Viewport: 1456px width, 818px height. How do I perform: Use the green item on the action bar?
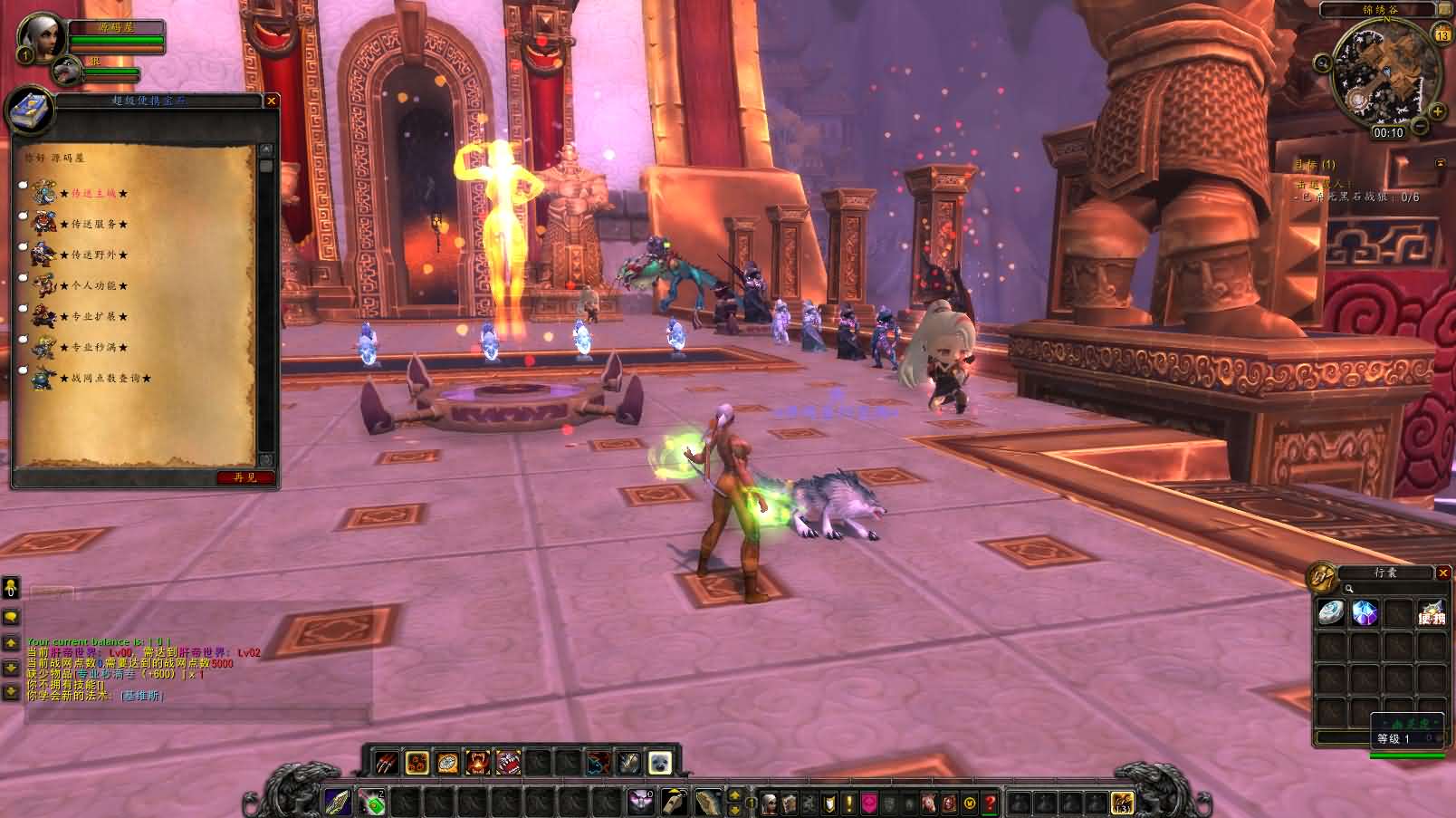pyautogui.click(x=370, y=801)
